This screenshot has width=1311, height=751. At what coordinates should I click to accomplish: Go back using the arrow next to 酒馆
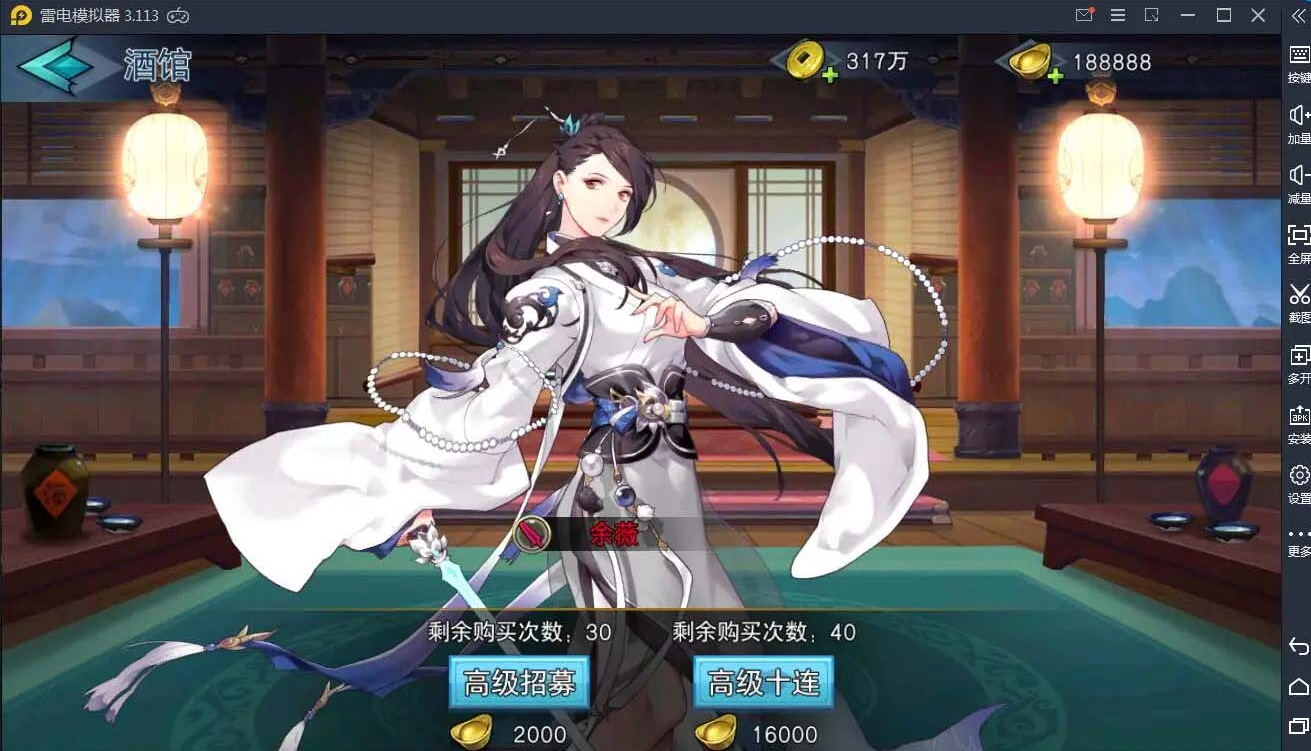click(56, 66)
